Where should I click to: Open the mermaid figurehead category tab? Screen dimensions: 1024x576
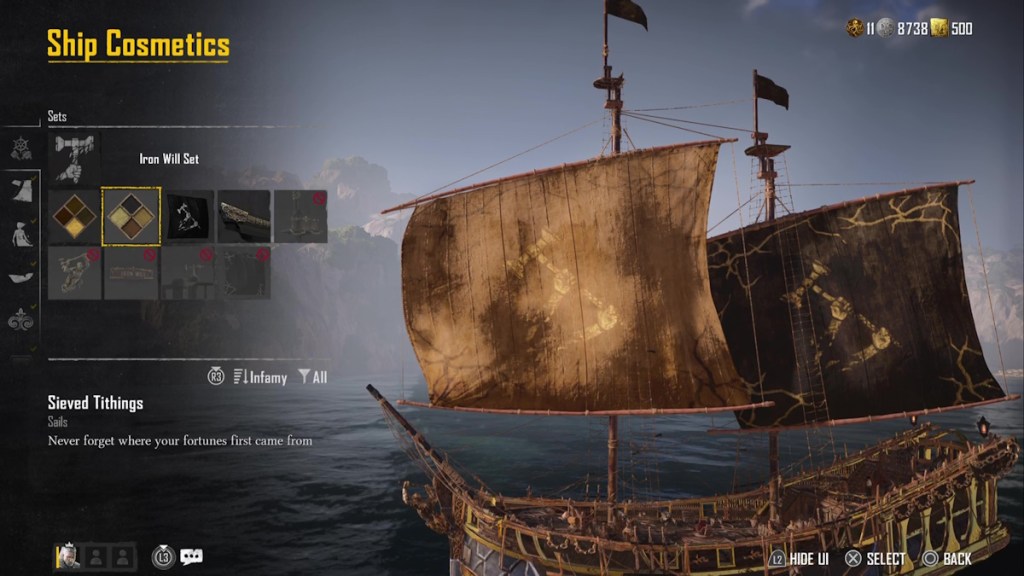tap(21, 234)
